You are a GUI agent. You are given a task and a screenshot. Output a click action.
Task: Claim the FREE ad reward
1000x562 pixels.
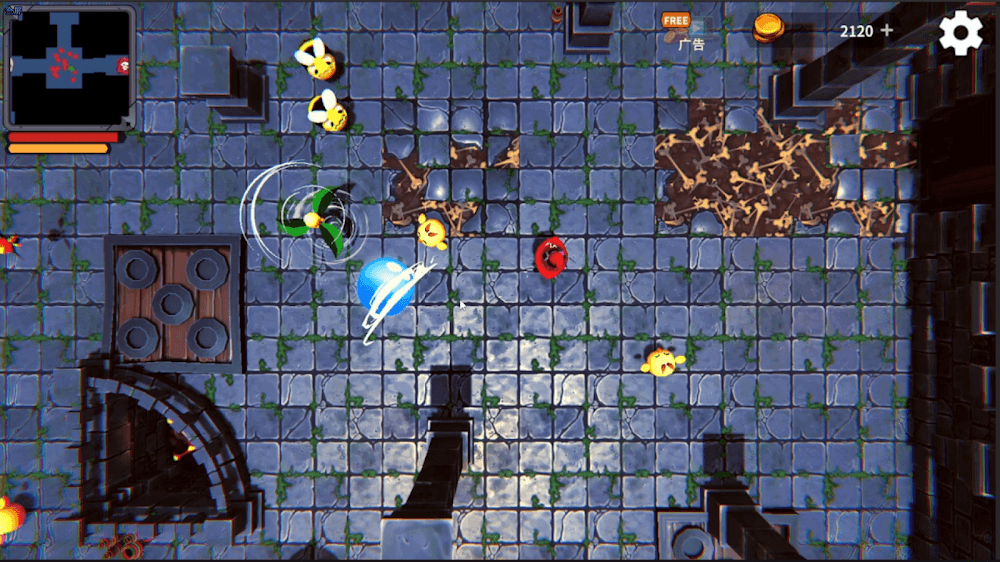click(x=677, y=22)
